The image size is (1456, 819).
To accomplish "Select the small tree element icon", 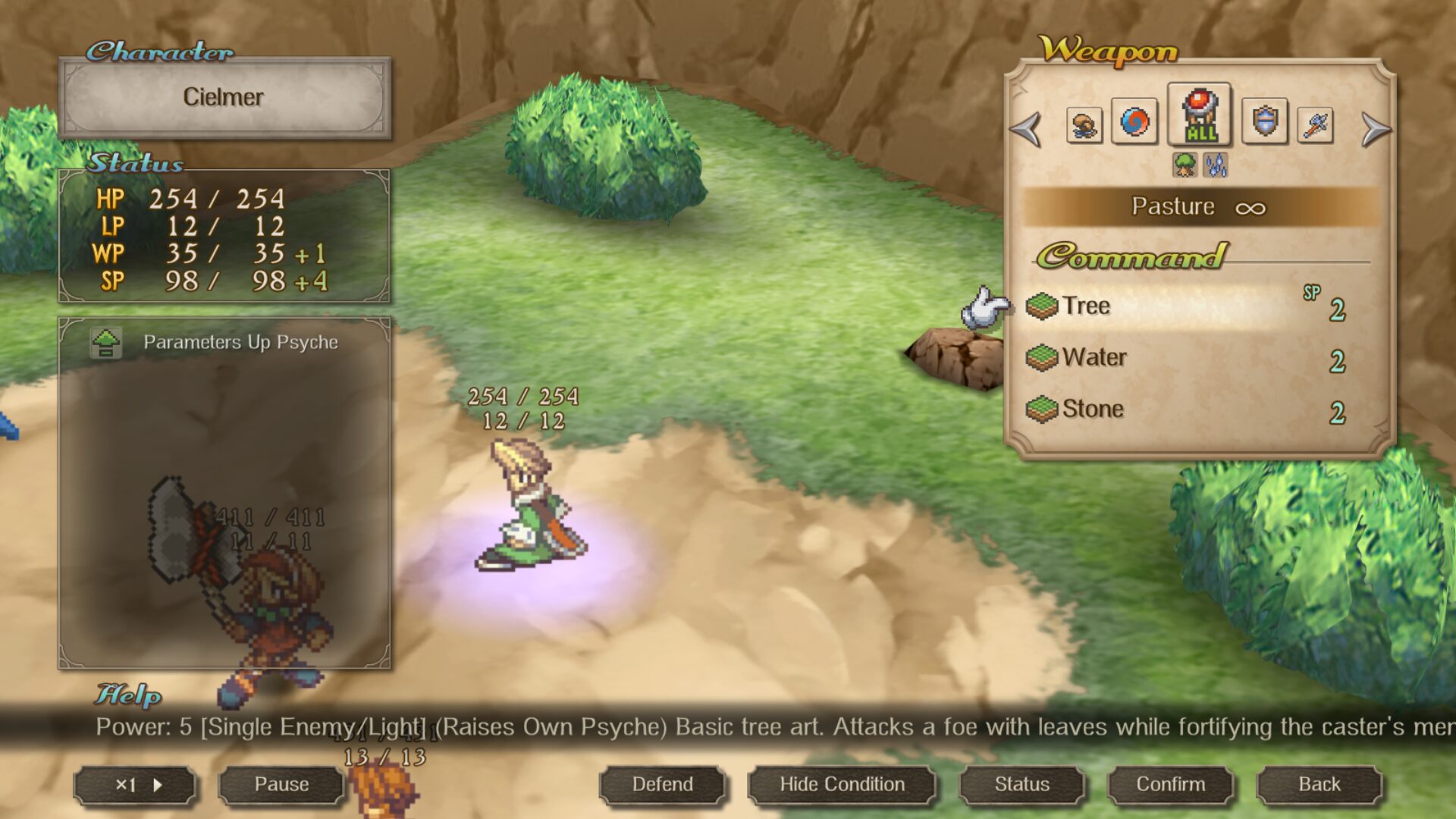I will (1185, 165).
